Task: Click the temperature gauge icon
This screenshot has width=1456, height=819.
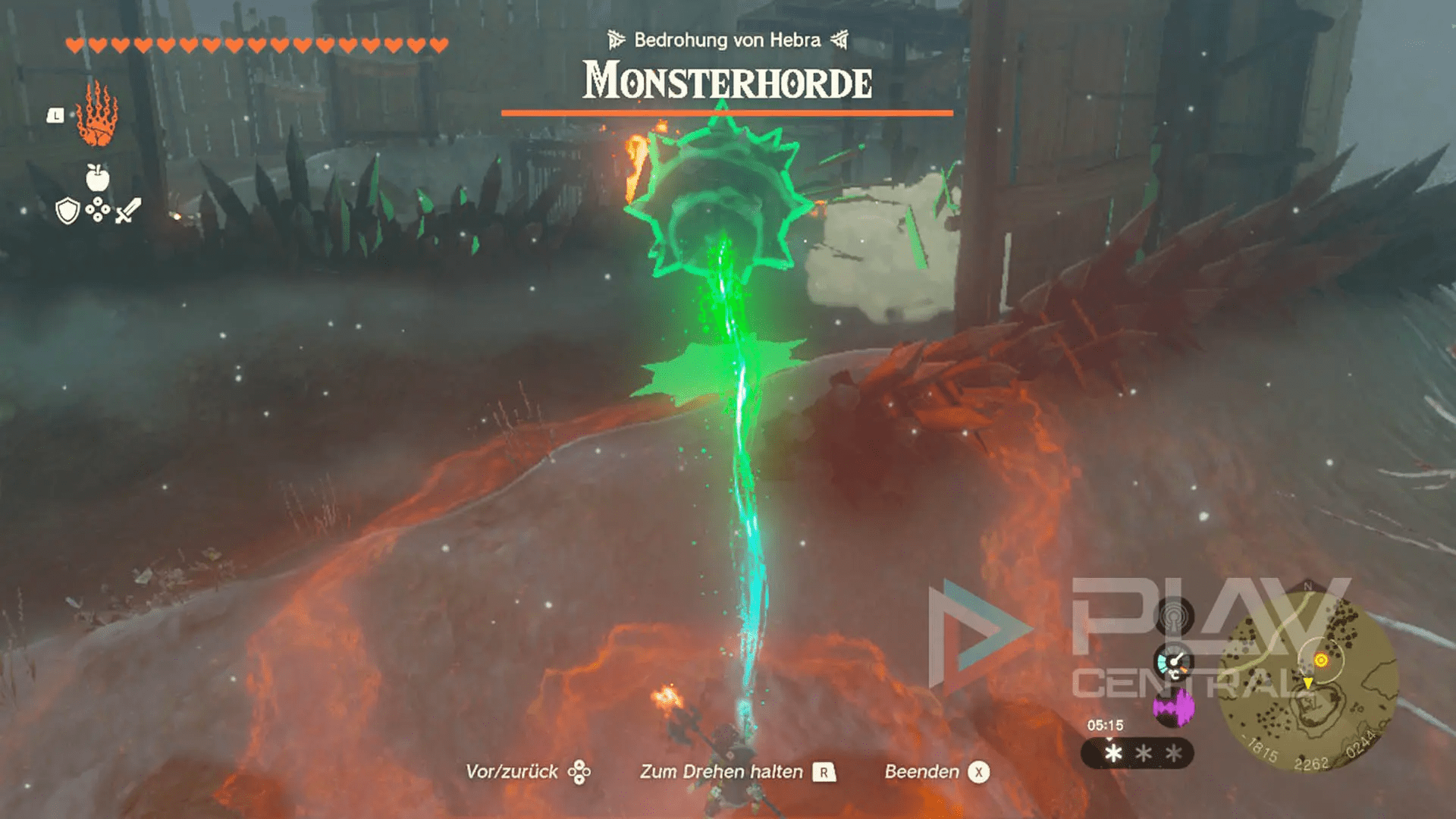Action: [x=1173, y=664]
